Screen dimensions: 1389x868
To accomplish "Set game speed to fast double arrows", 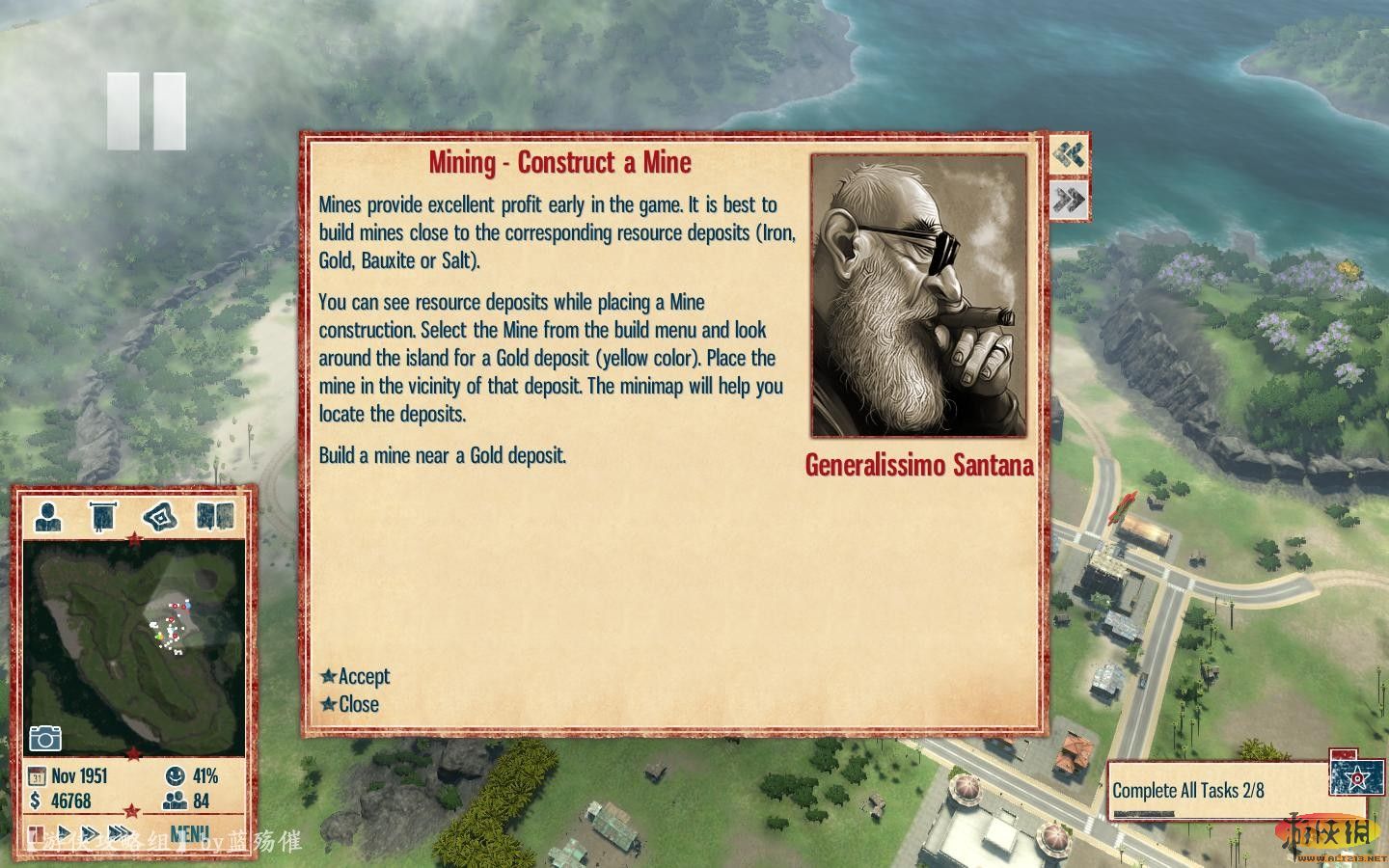I will tap(91, 833).
